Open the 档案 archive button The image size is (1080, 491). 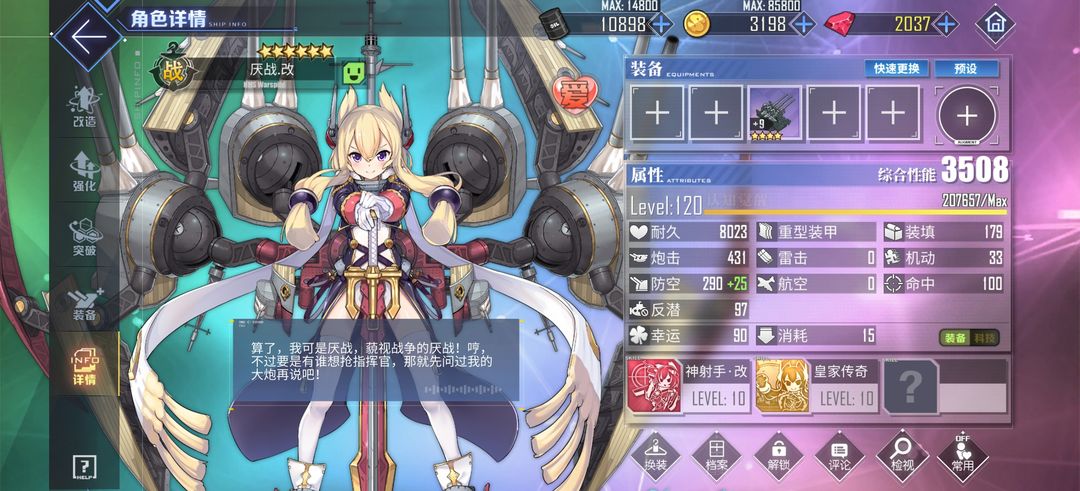tap(716, 457)
